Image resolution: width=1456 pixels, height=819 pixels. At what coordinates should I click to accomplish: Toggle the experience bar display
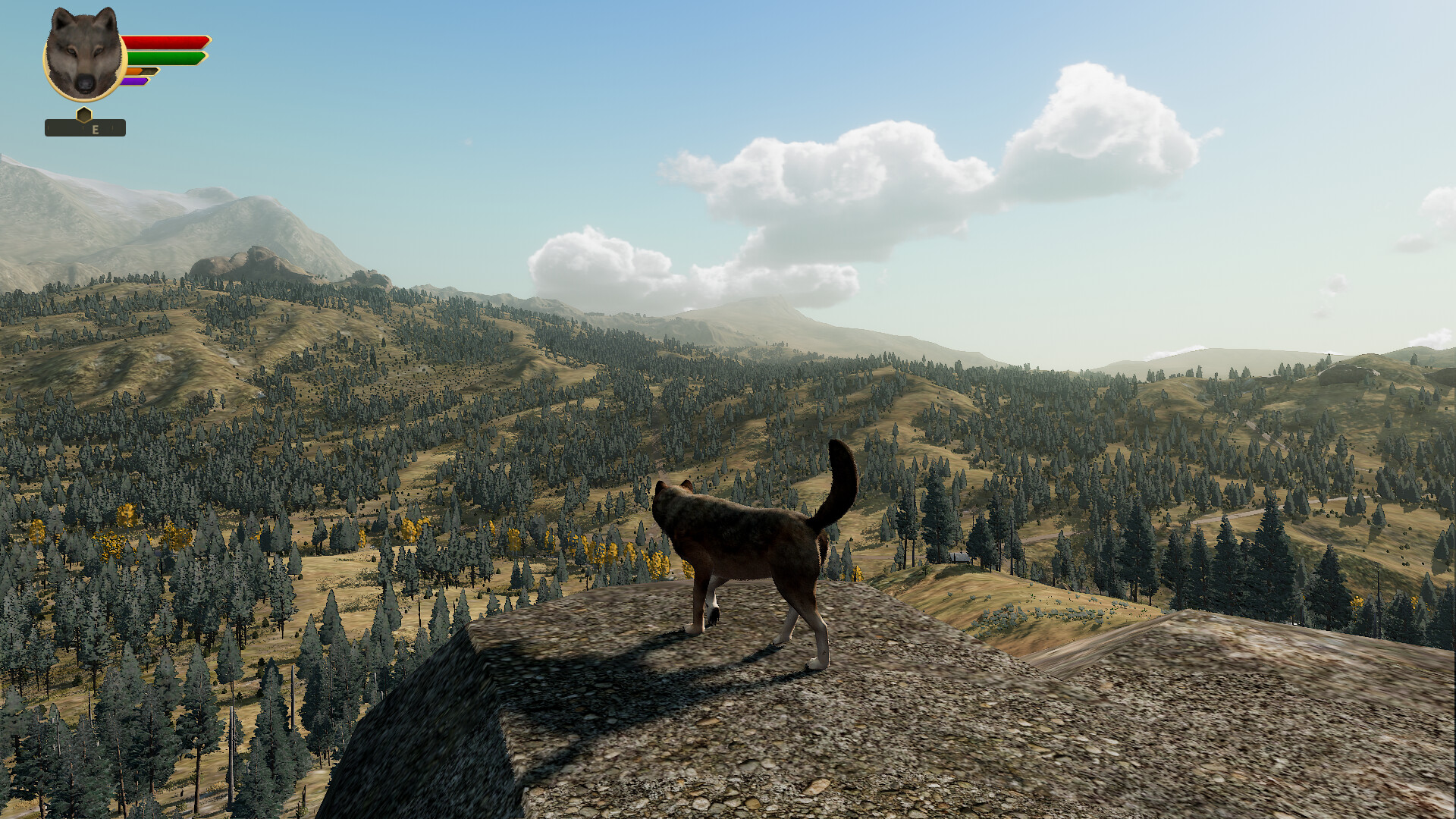134,80
